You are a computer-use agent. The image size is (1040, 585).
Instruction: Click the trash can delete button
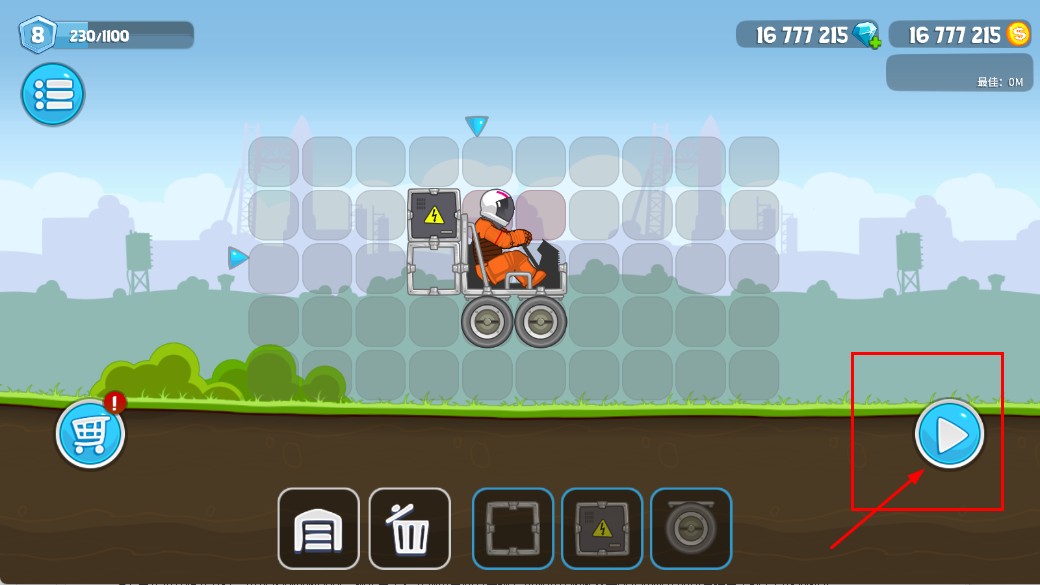point(409,528)
